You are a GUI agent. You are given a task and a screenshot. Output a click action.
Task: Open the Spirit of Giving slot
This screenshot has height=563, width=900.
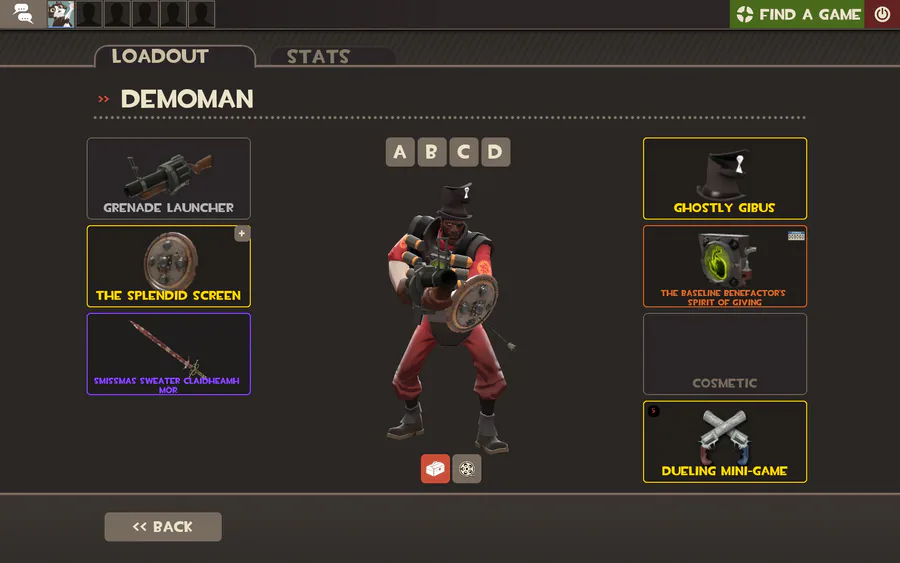point(724,265)
